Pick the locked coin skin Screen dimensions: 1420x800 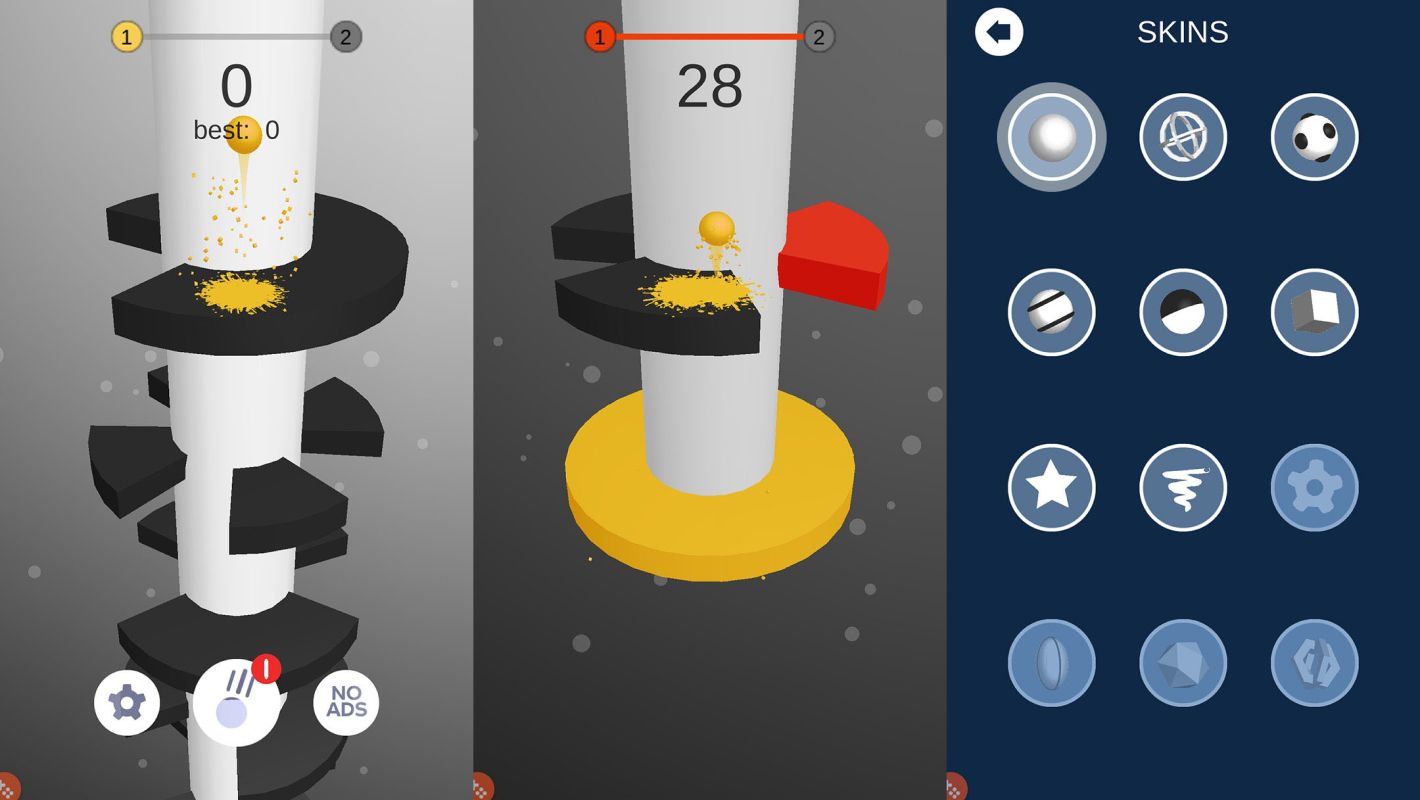[1051, 663]
